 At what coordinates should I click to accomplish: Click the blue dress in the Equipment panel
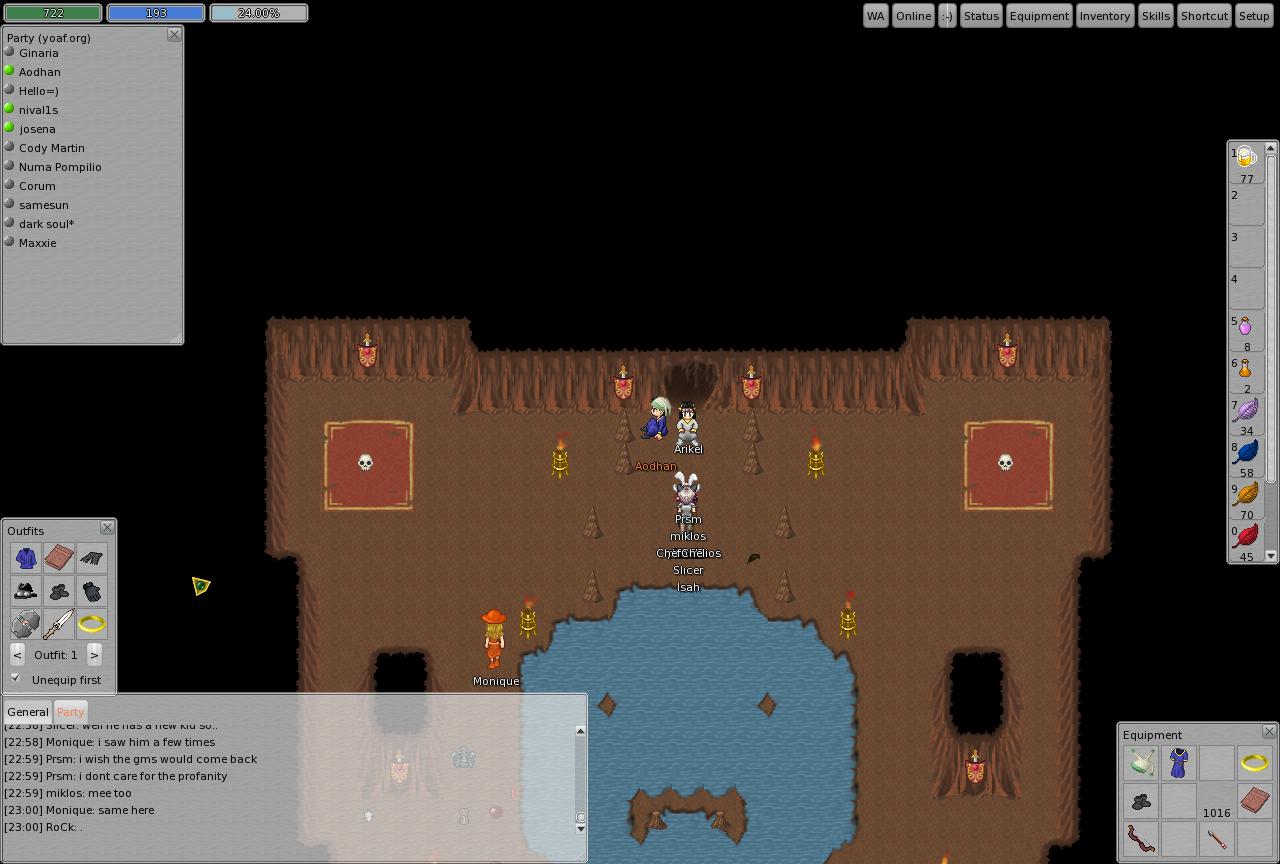tap(1178, 762)
